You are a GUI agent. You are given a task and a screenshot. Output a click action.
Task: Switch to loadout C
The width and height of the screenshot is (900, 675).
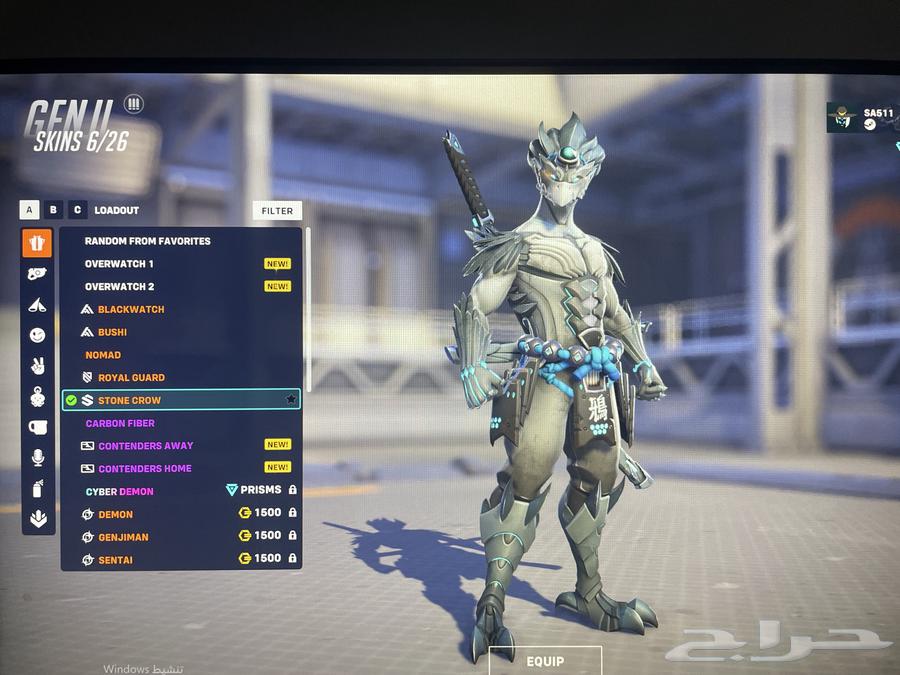click(x=77, y=210)
